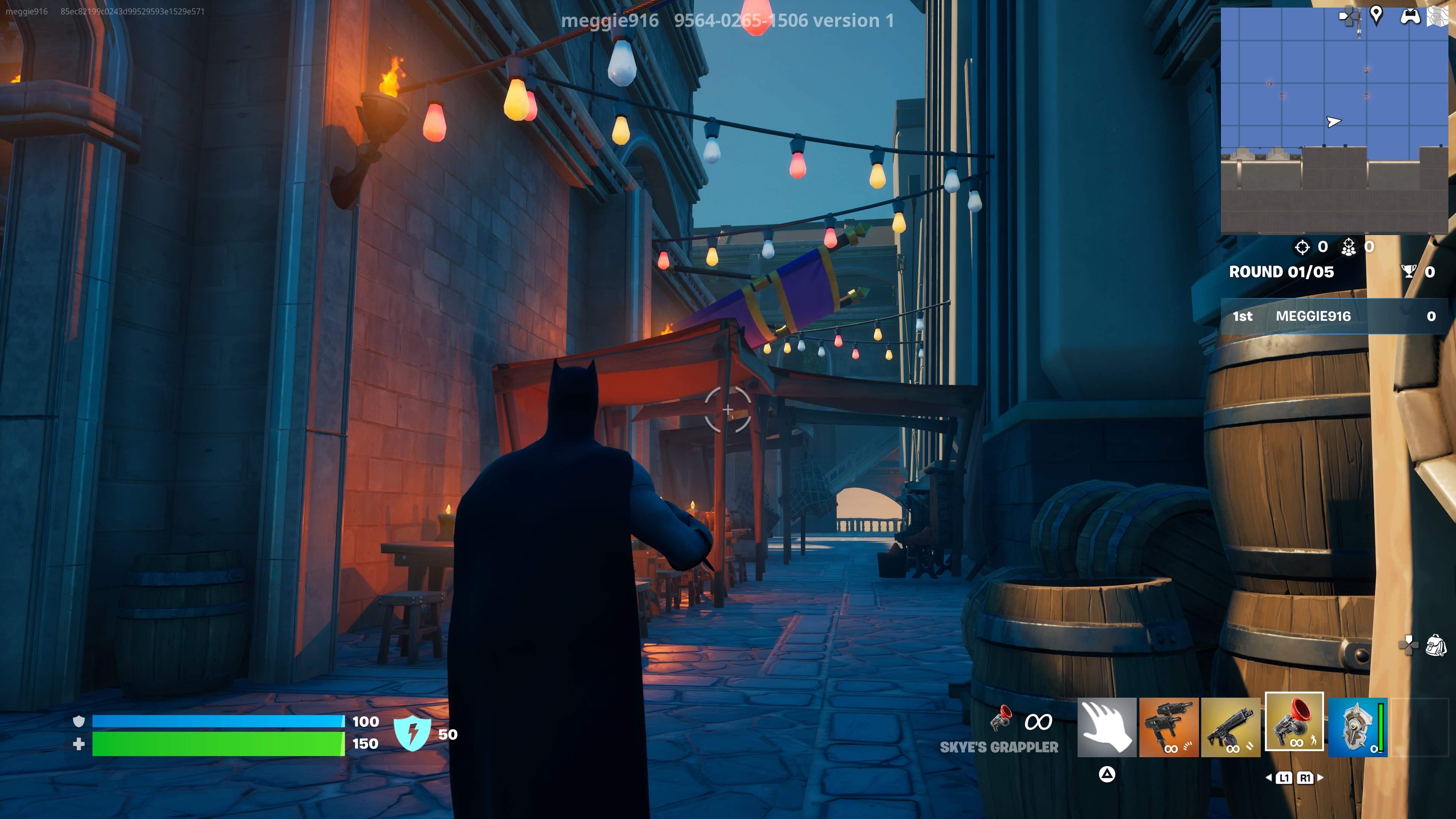
Task: Click the green health bar
Action: [x=218, y=744]
